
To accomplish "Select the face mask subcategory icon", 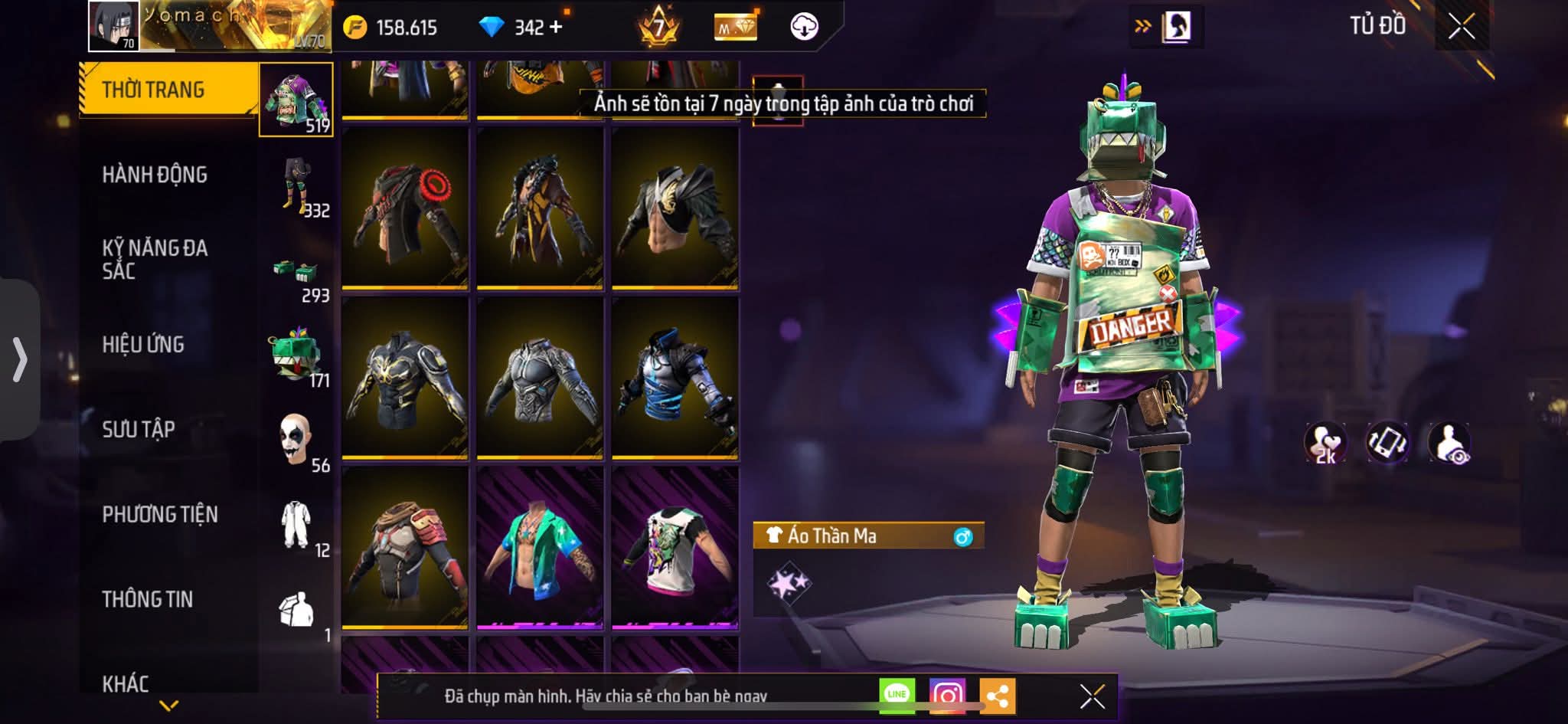I will (295, 441).
